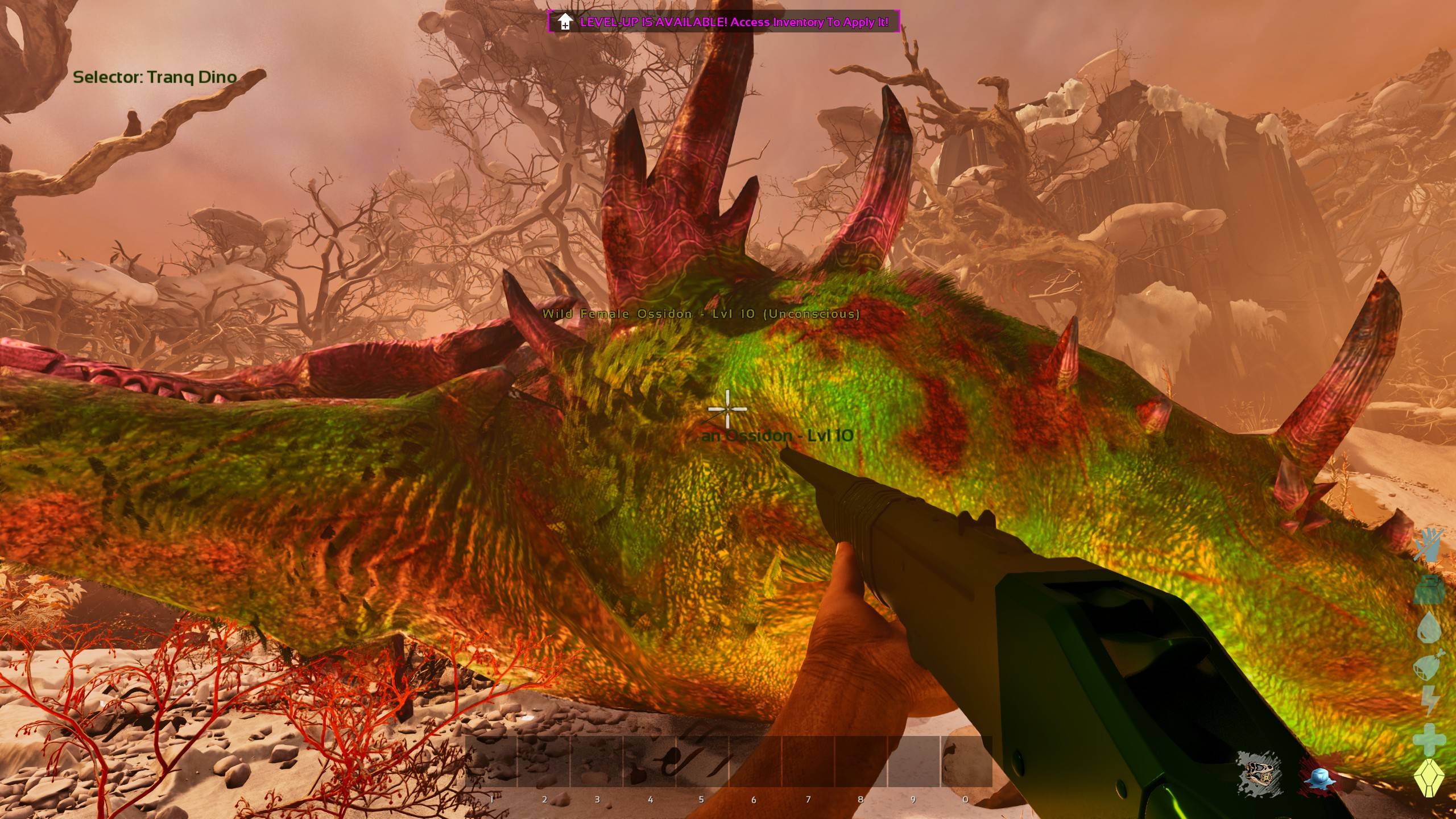Select hotbar slot number 0
This screenshot has height=819, width=1456.
[966, 762]
